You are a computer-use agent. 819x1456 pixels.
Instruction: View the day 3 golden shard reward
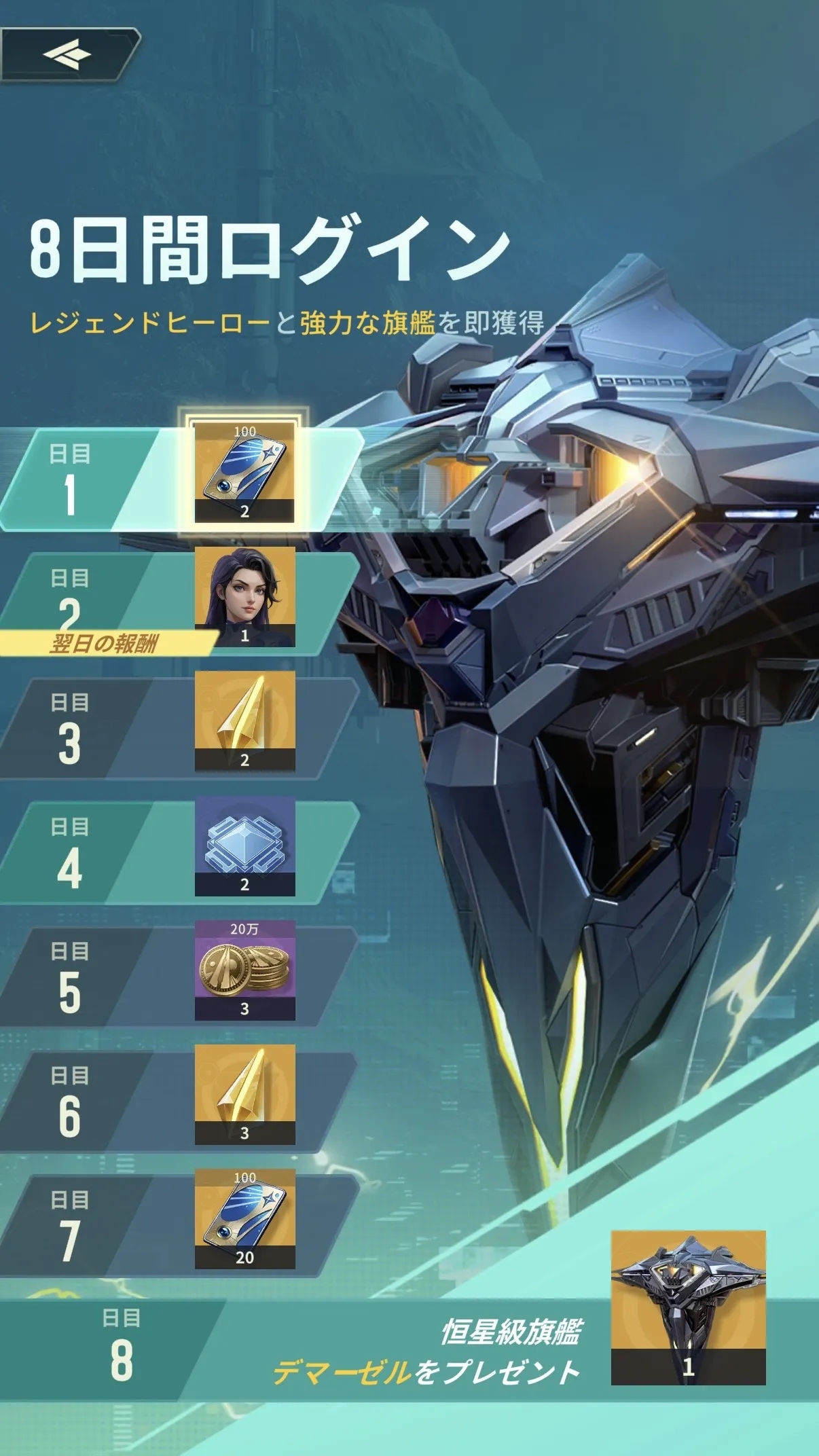point(244,721)
